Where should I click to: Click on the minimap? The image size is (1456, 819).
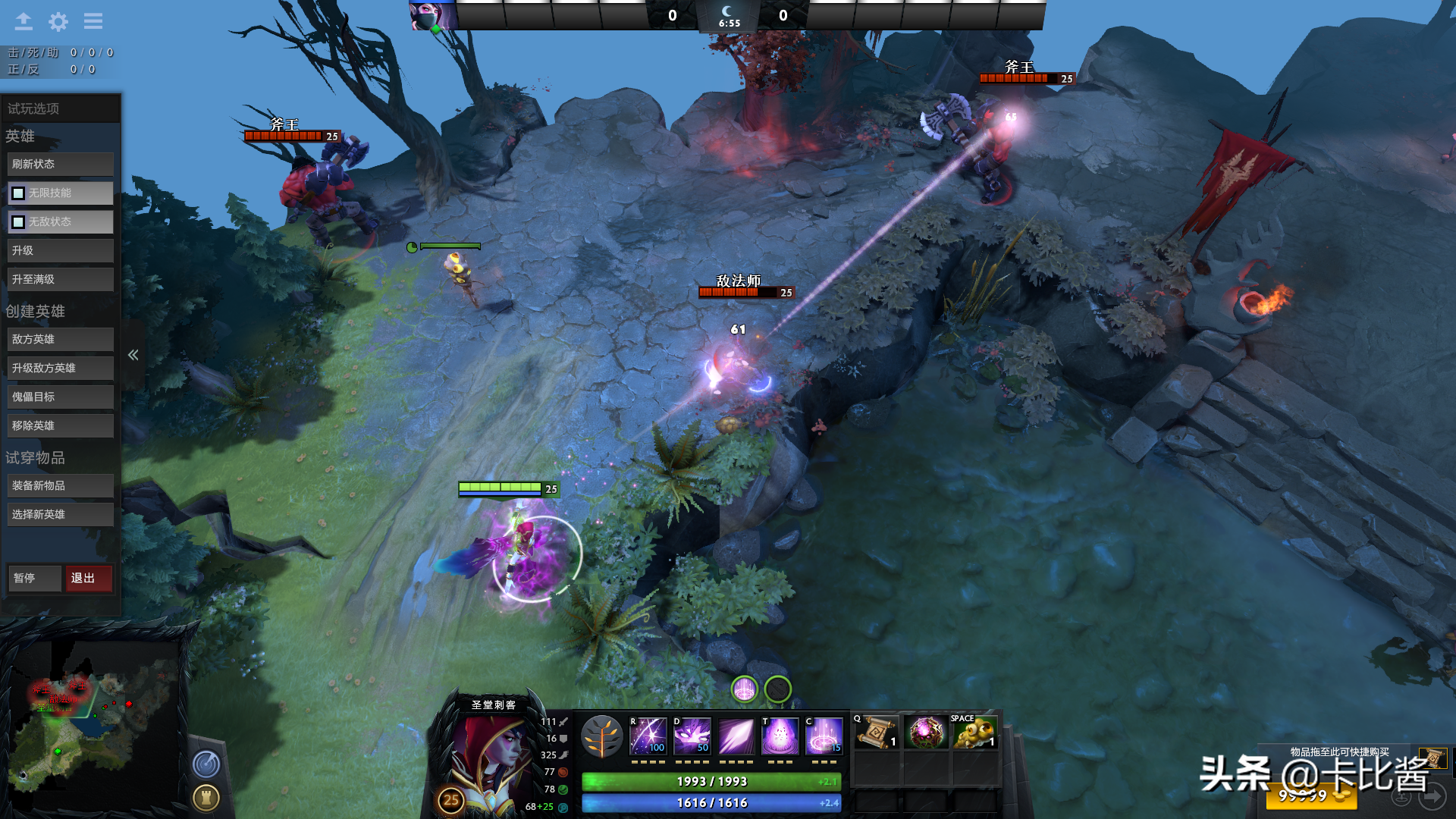pos(89,720)
